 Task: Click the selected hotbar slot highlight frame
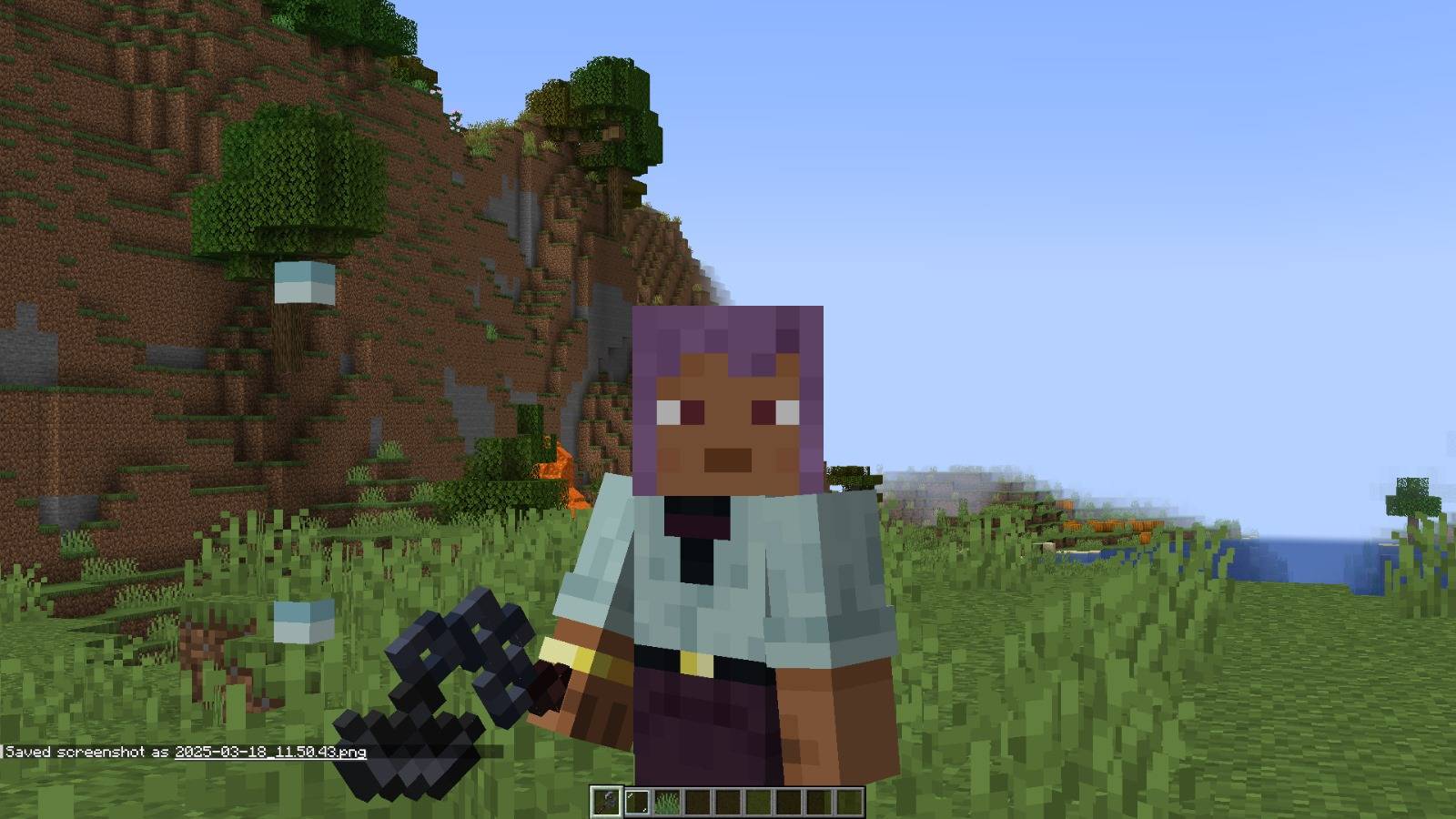[606, 800]
